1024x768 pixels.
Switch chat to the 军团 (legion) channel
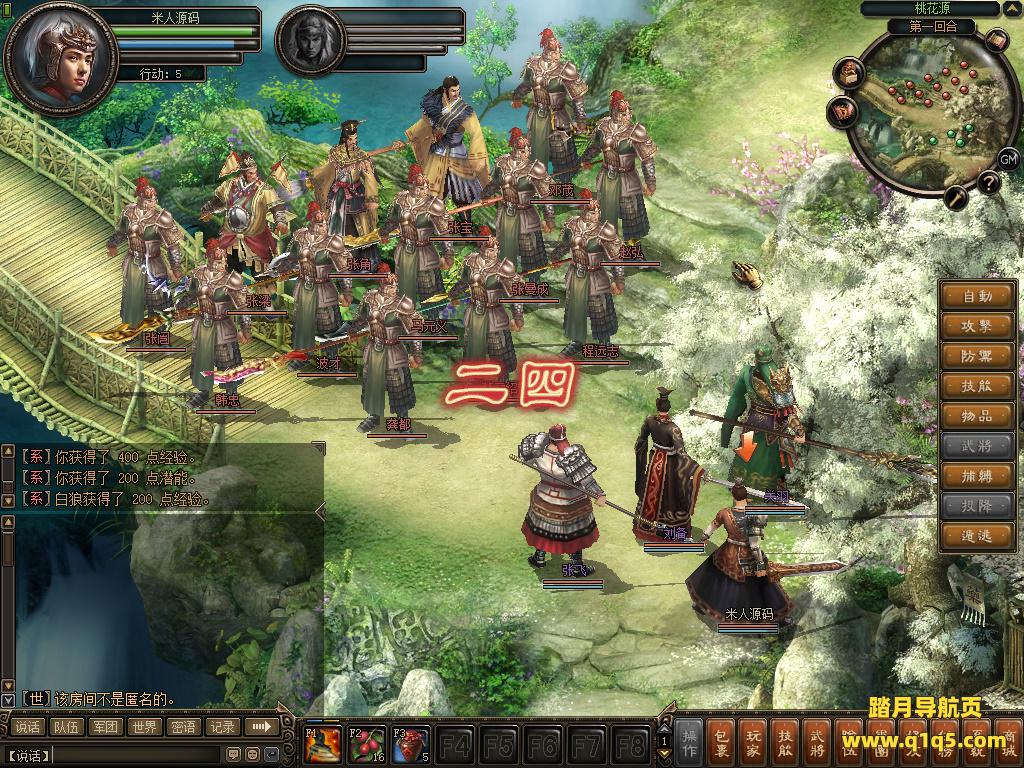pyautogui.click(x=106, y=727)
